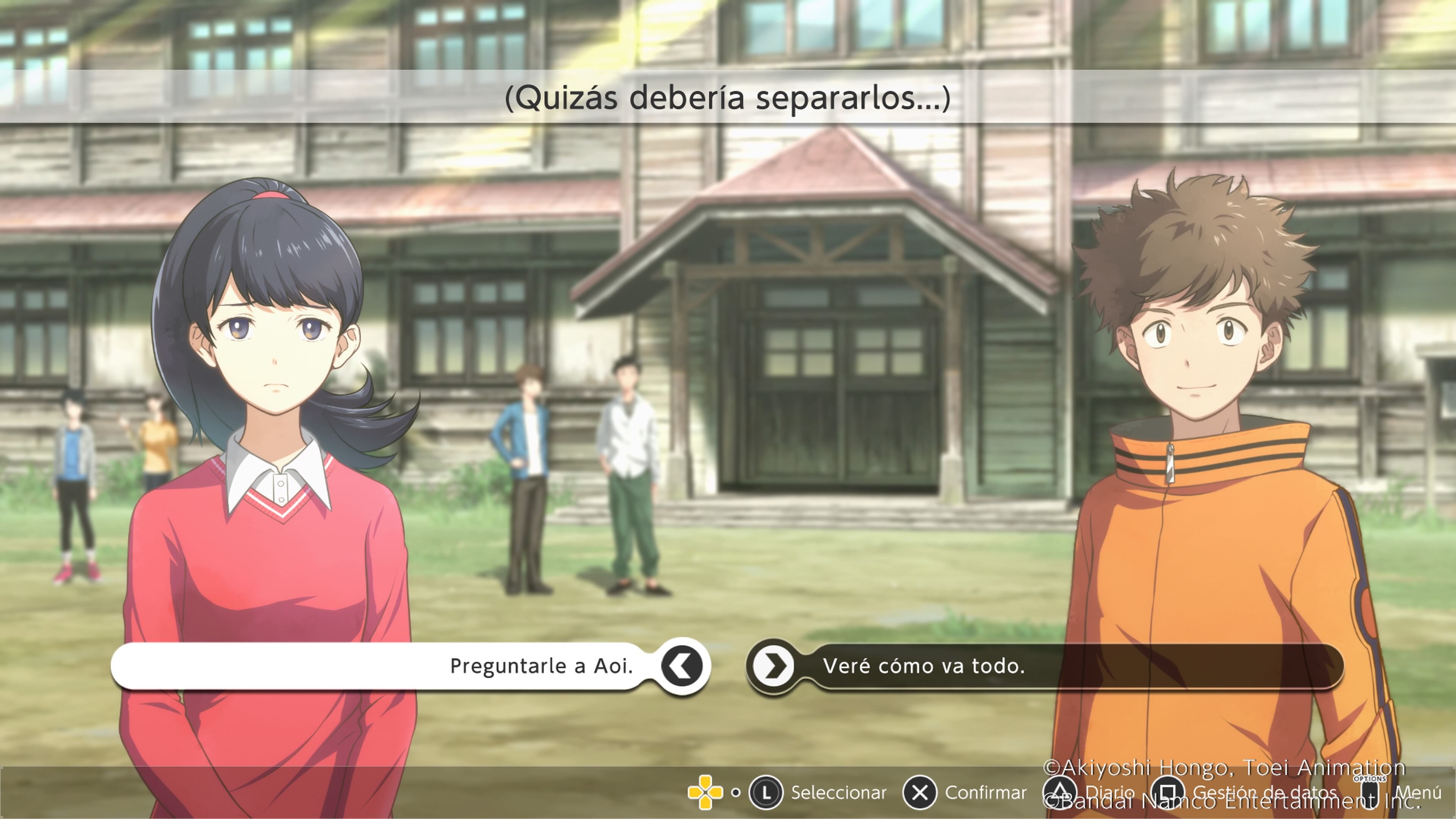The height and width of the screenshot is (819, 1456).
Task: Click the Akiyoshi Hongo copyright text
Action: coord(1210,767)
